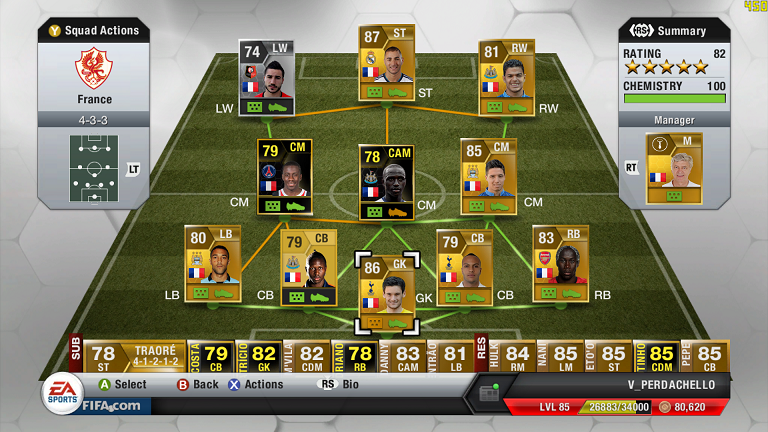Pick Pepe's 85 CB reserve card
Screen dimensions: 768x432
(x=708, y=356)
